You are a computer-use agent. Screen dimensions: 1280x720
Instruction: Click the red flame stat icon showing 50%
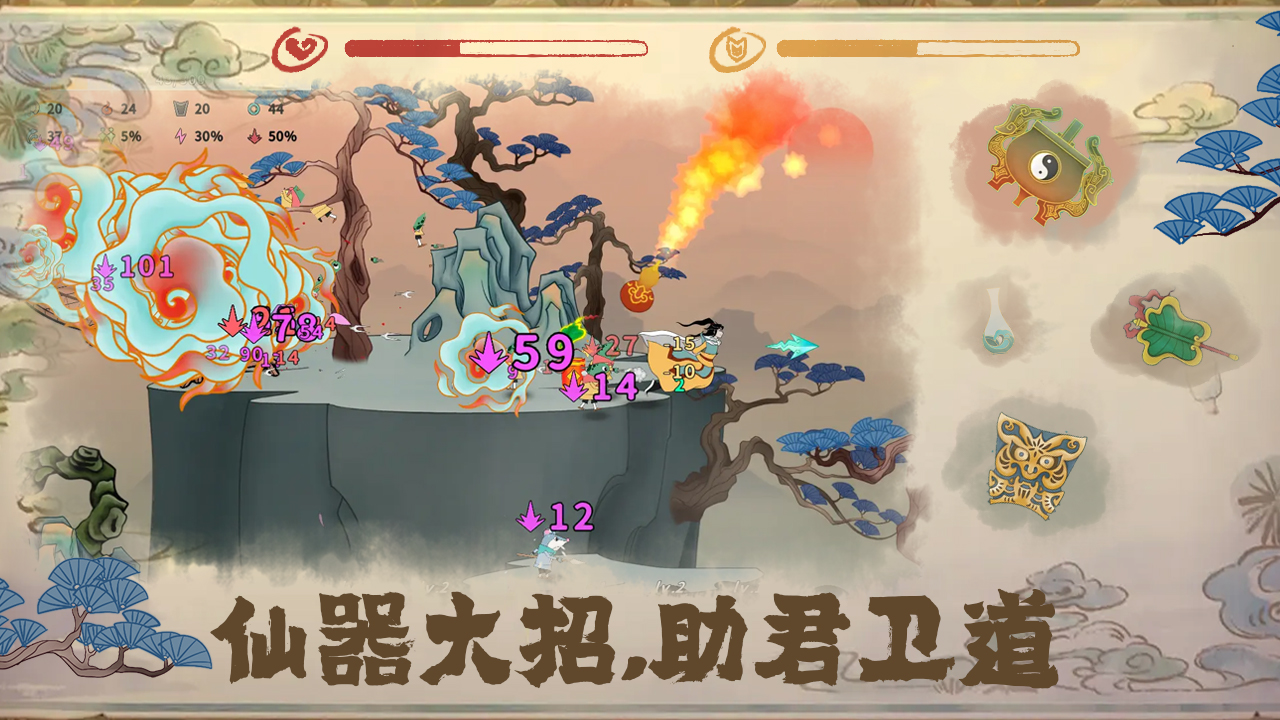pyautogui.click(x=254, y=134)
